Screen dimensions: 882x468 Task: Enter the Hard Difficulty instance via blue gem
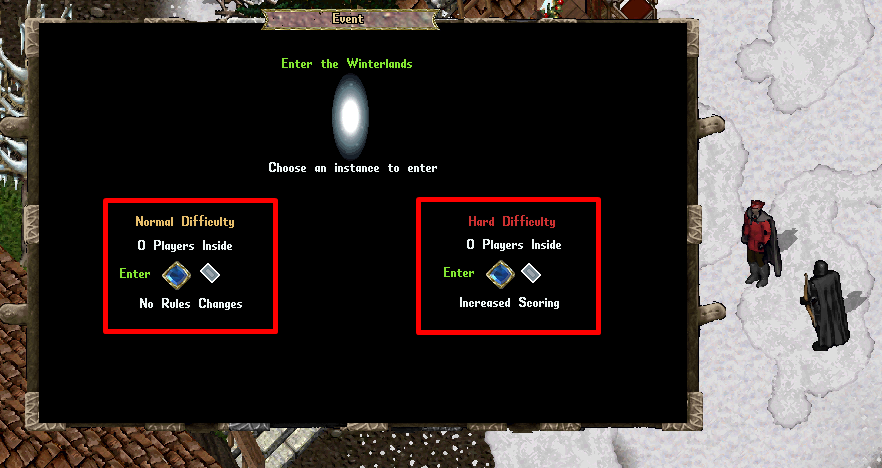[x=499, y=273]
